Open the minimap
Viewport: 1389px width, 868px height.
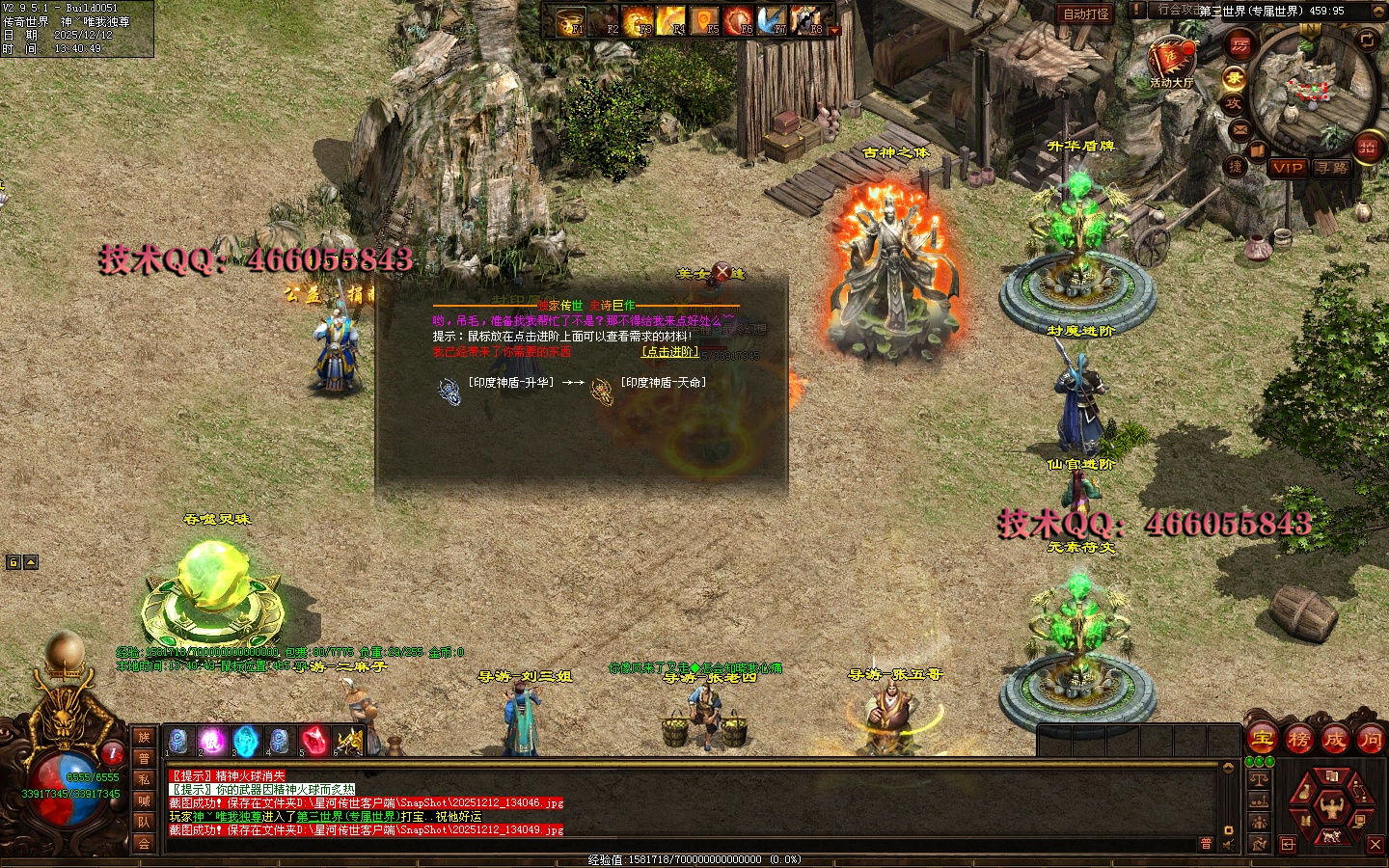coord(1313,90)
